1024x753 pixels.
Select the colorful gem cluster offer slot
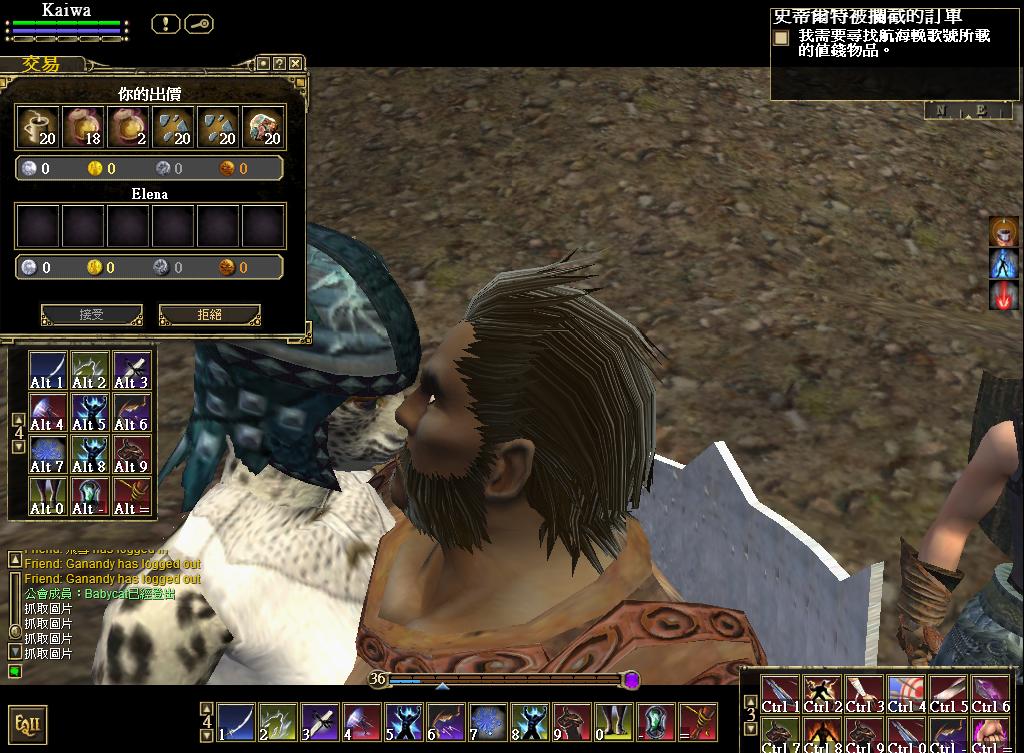coord(263,127)
